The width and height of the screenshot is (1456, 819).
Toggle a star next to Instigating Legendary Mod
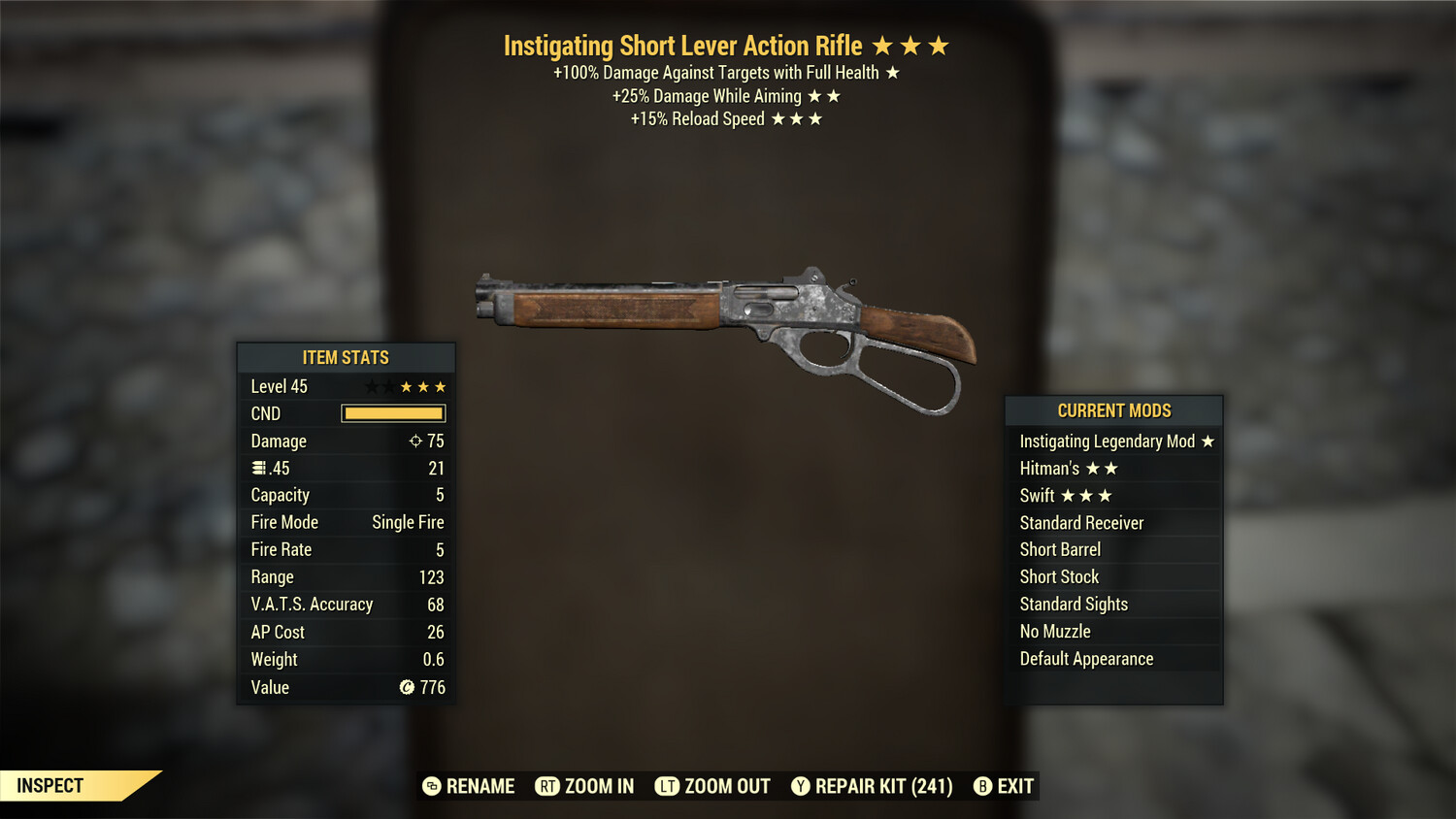pyautogui.click(x=1207, y=441)
